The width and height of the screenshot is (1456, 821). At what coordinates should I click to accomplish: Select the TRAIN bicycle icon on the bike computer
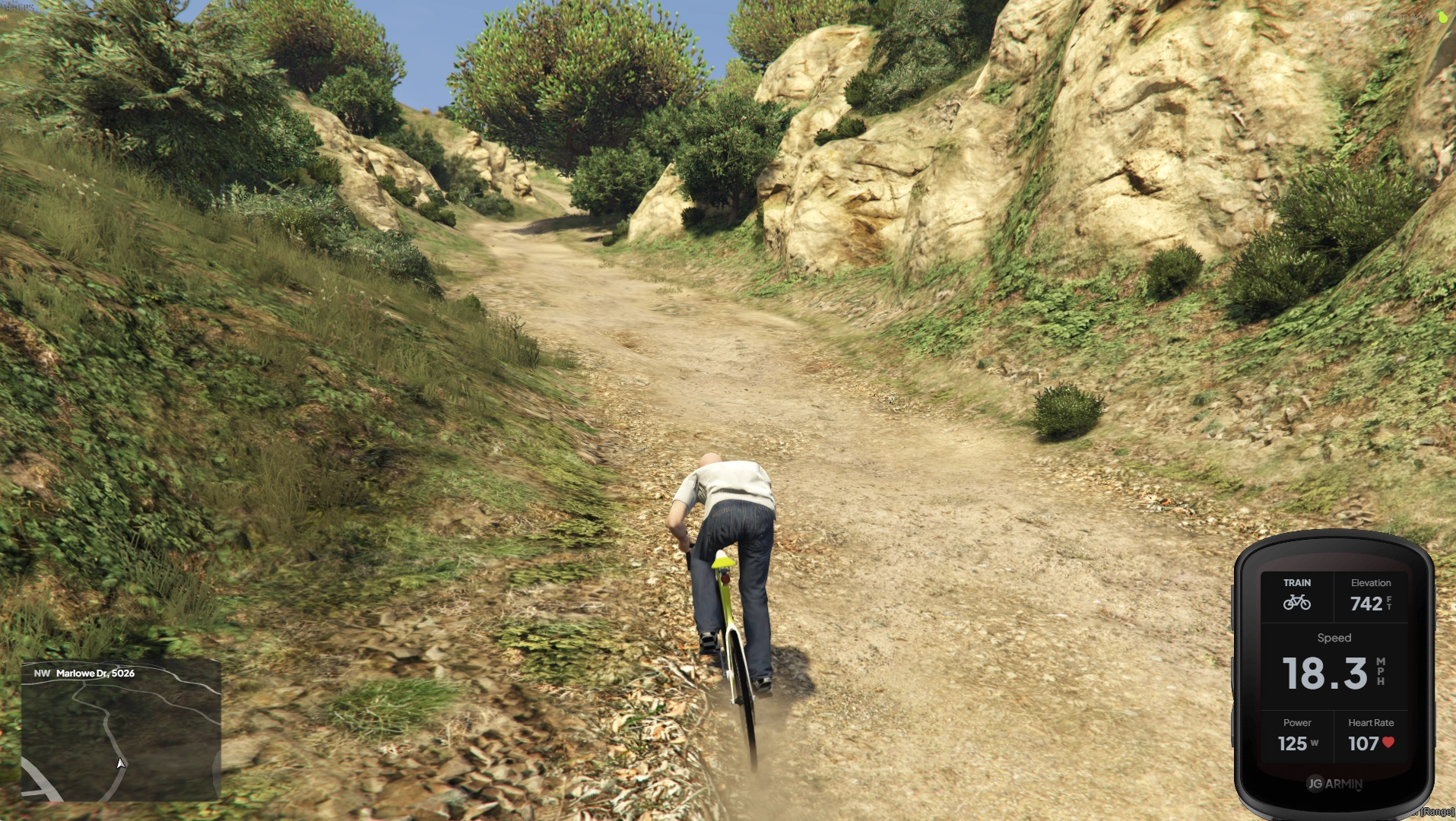click(x=1296, y=602)
